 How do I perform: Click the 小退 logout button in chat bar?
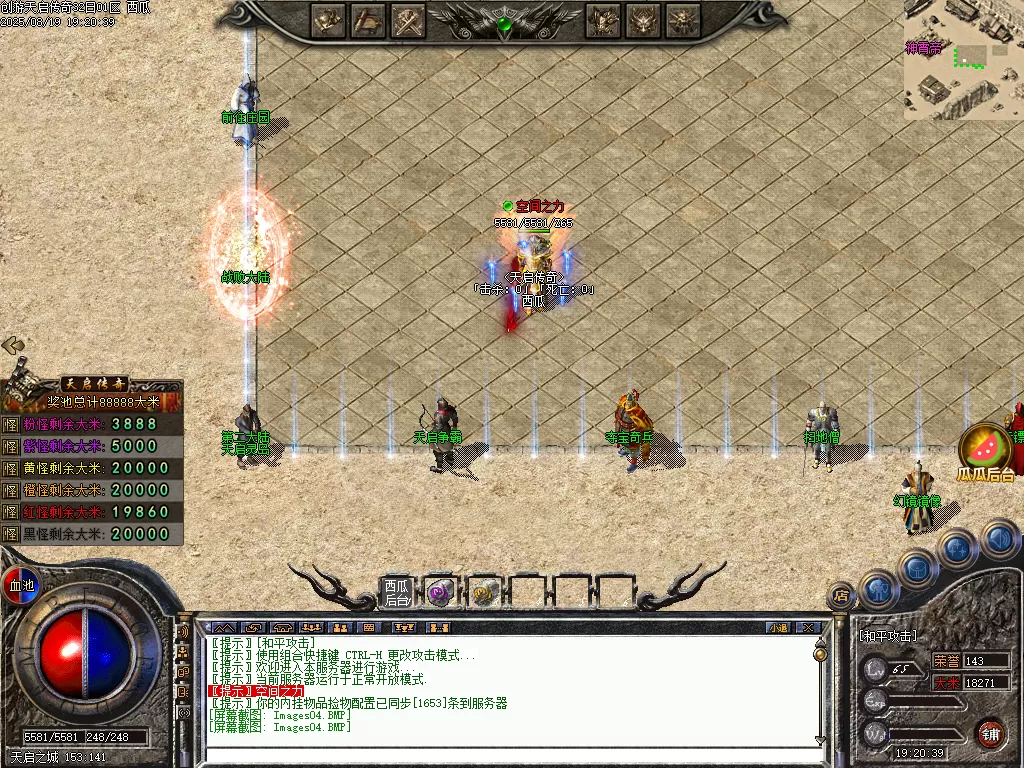click(777, 628)
